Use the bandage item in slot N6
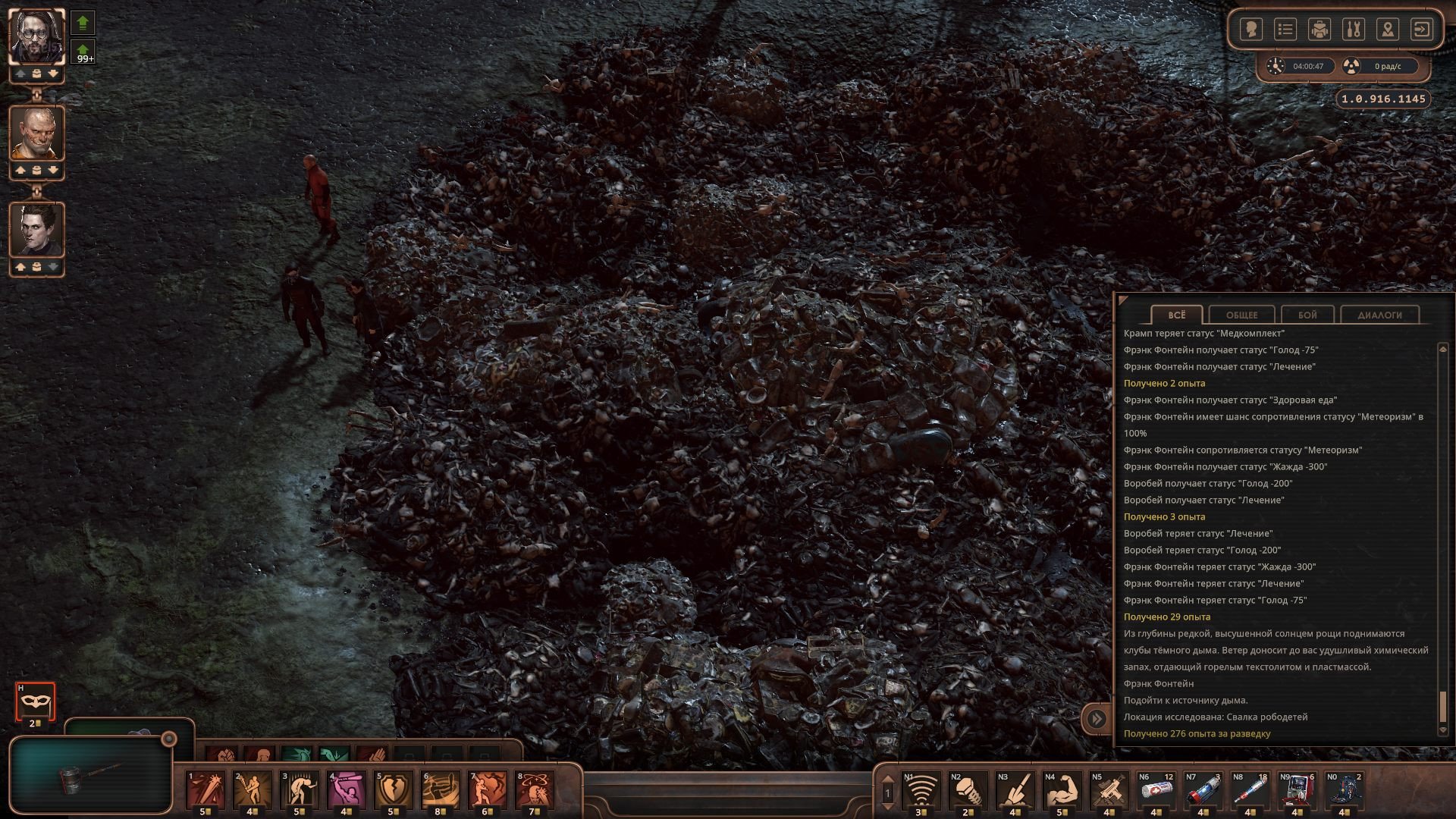This screenshot has width=1456, height=819. click(x=1156, y=789)
